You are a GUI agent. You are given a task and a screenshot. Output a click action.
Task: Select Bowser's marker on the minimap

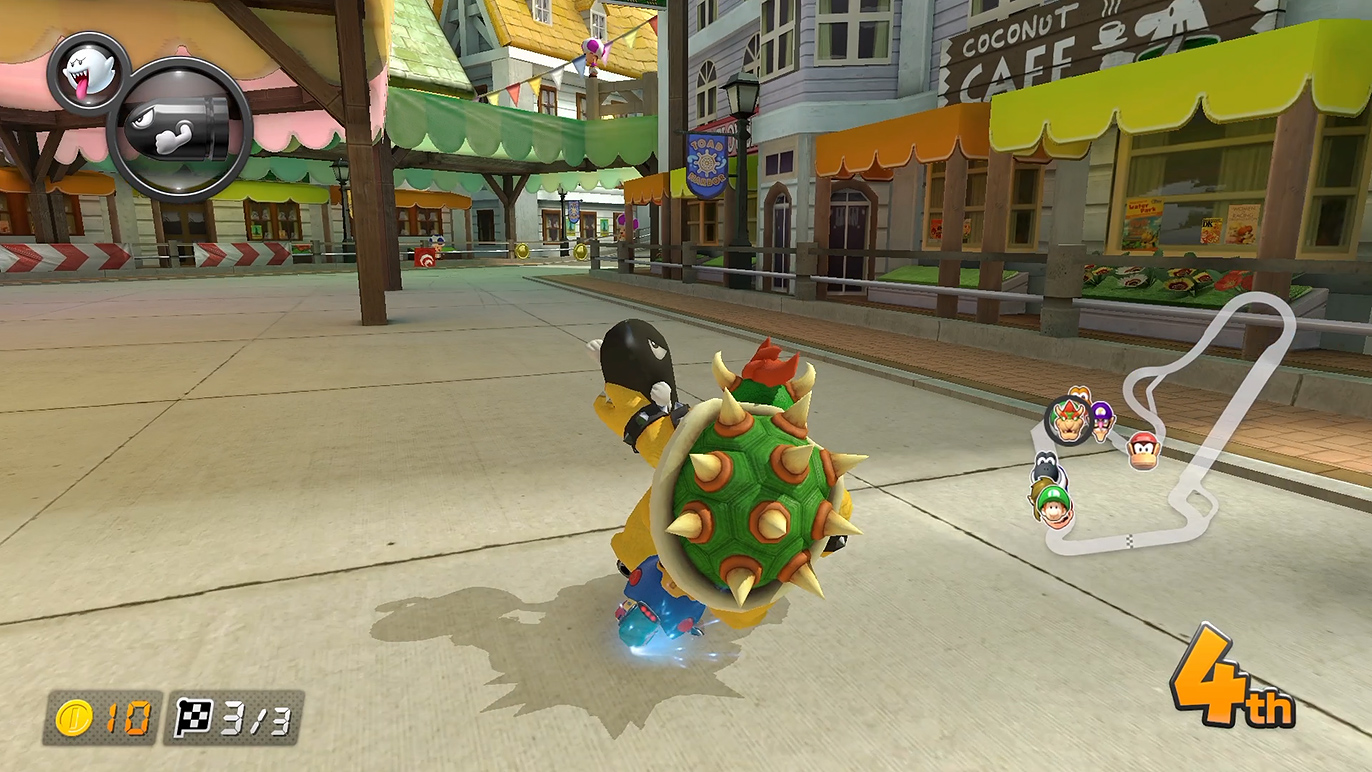pyautogui.click(x=1068, y=422)
